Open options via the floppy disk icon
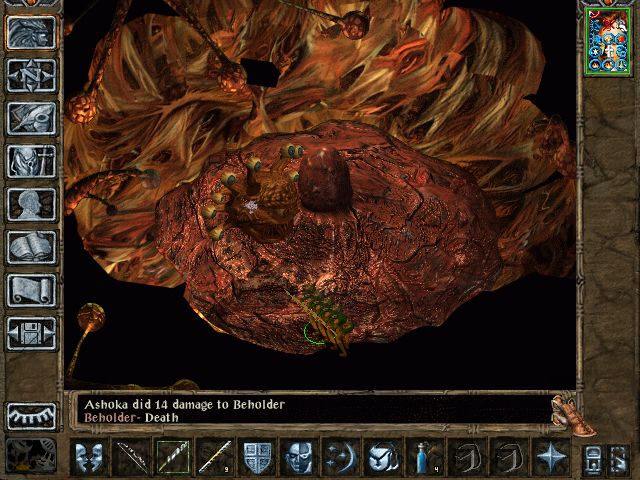 31,333
